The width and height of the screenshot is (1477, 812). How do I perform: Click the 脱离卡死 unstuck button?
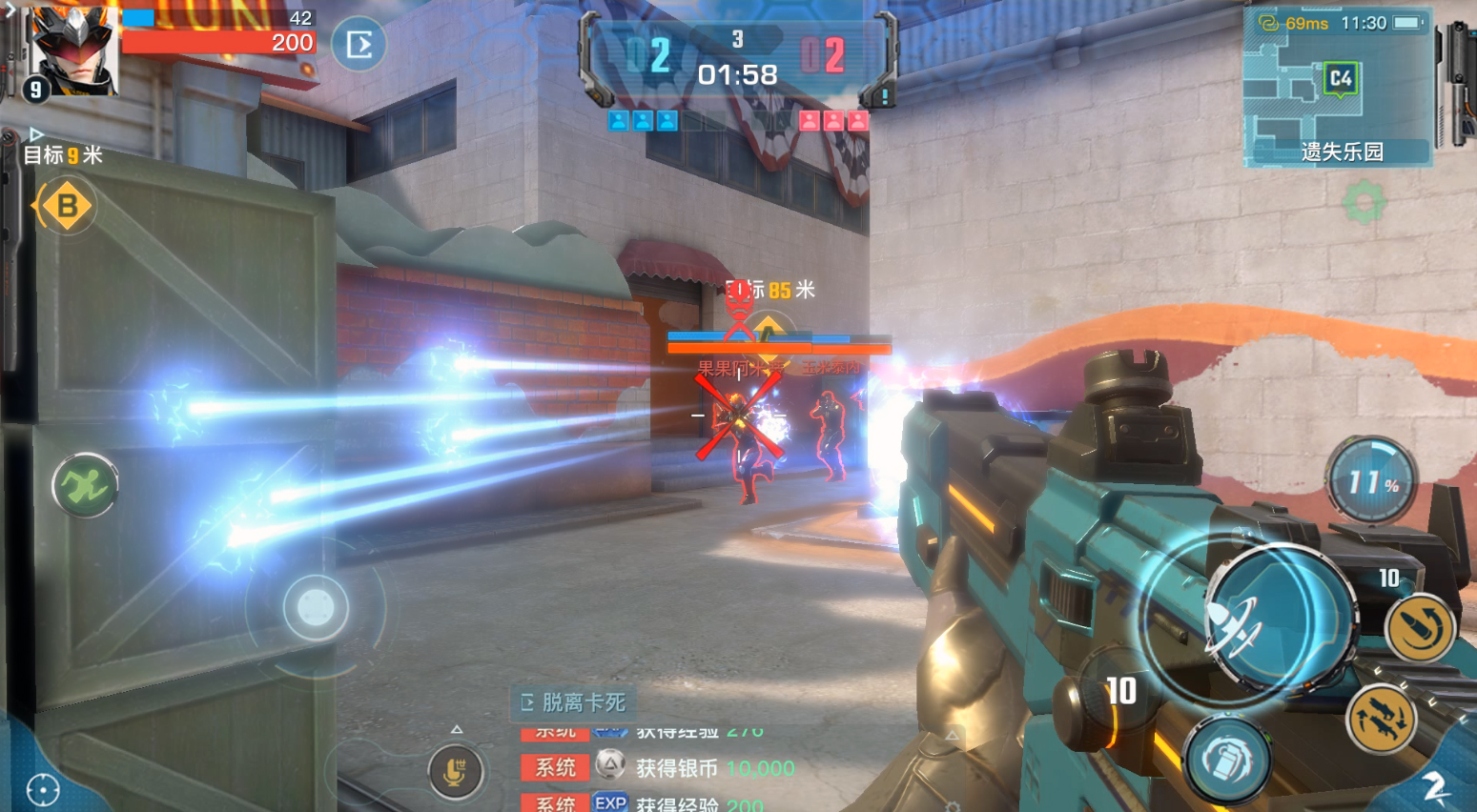point(574,702)
